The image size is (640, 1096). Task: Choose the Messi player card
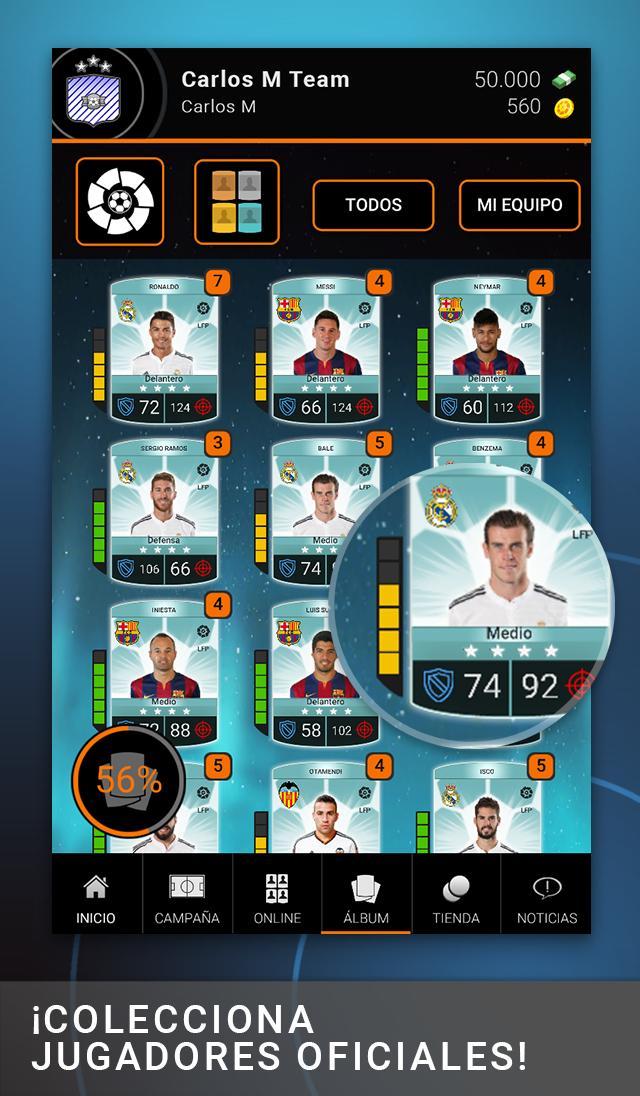[x=325, y=350]
